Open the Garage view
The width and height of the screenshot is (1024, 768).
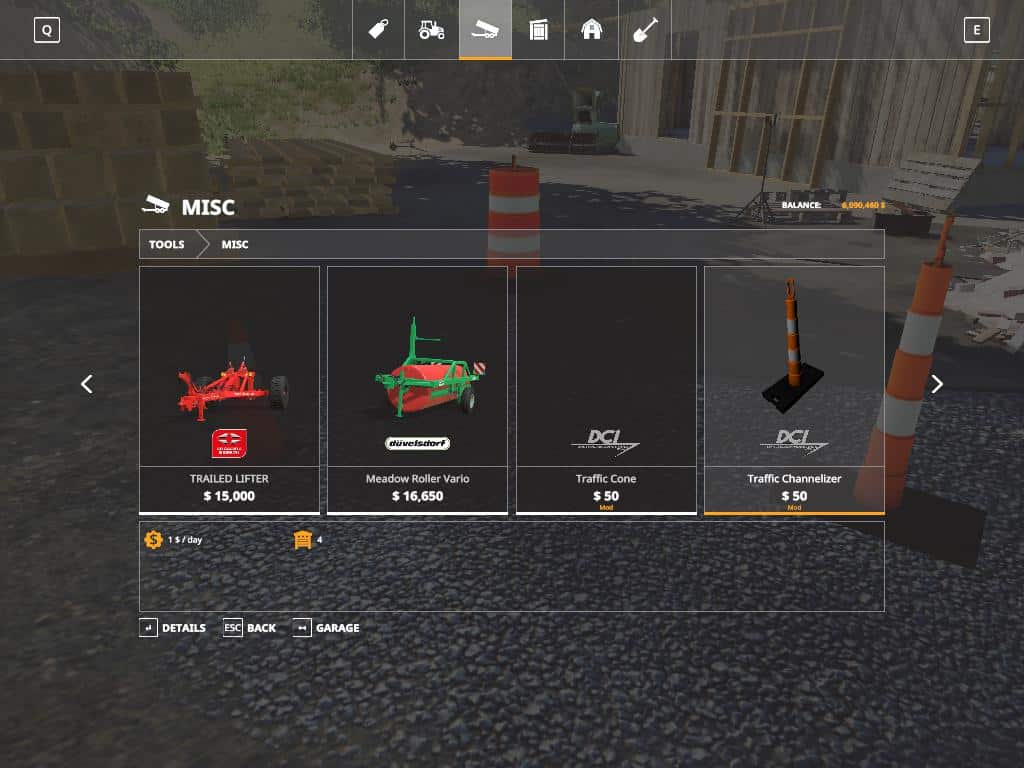click(326, 628)
